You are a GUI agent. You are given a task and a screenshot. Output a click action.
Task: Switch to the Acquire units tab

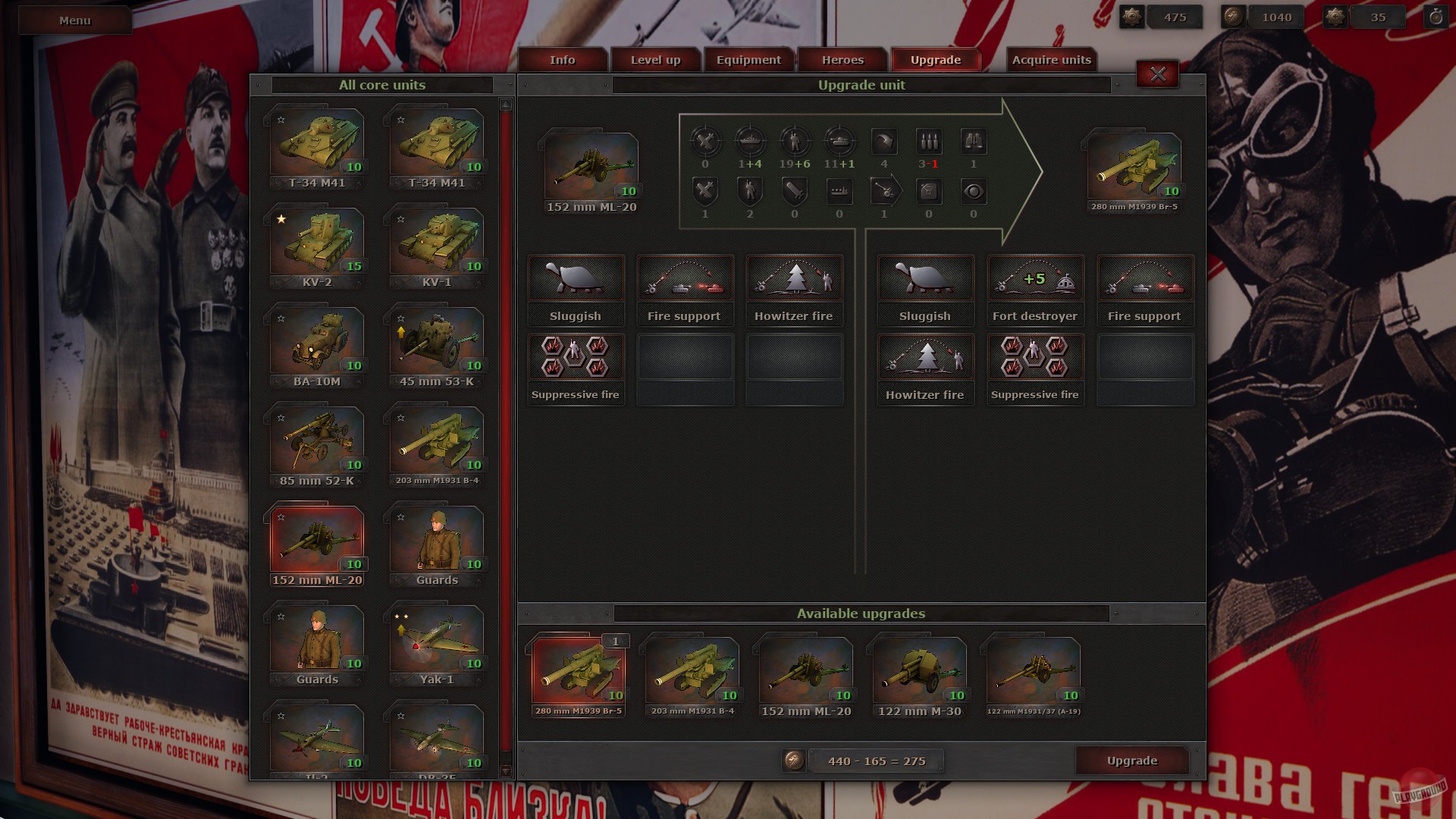pyautogui.click(x=1051, y=59)
